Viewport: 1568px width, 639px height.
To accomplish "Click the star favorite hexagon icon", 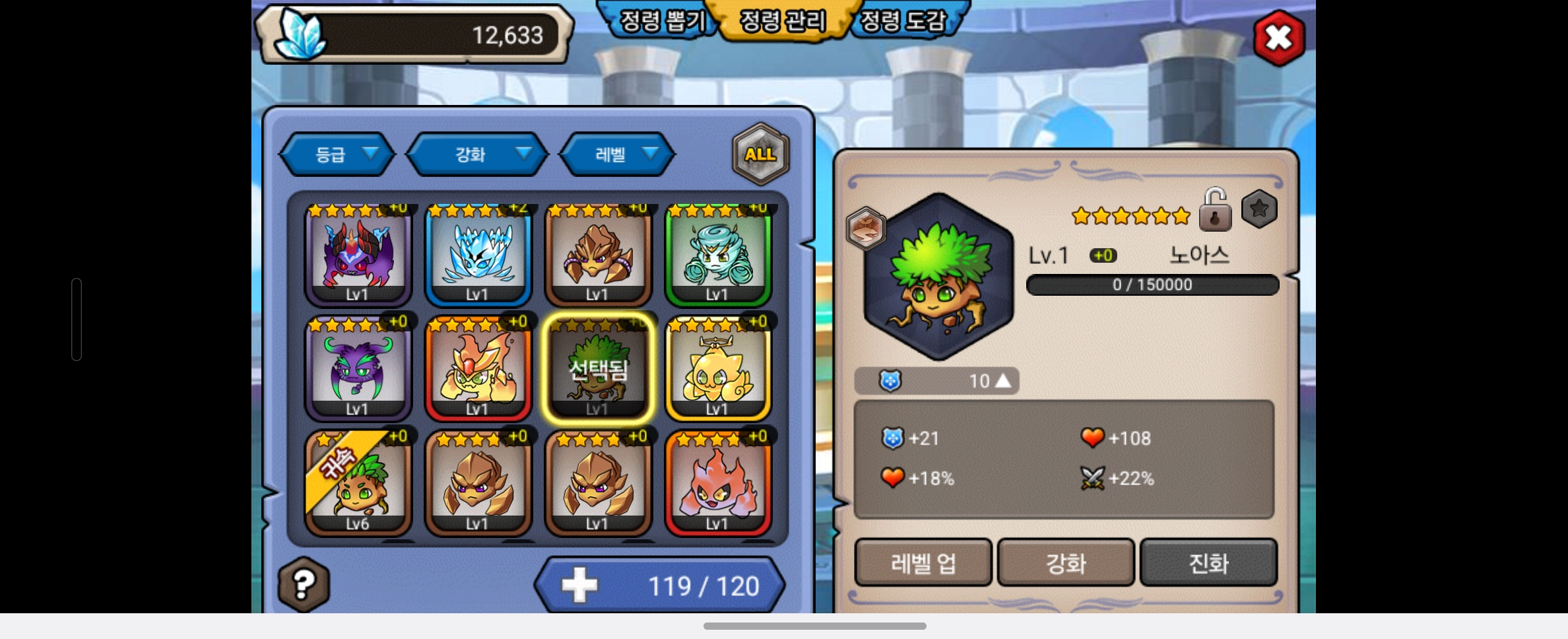I will click(x=1259, y=209).
